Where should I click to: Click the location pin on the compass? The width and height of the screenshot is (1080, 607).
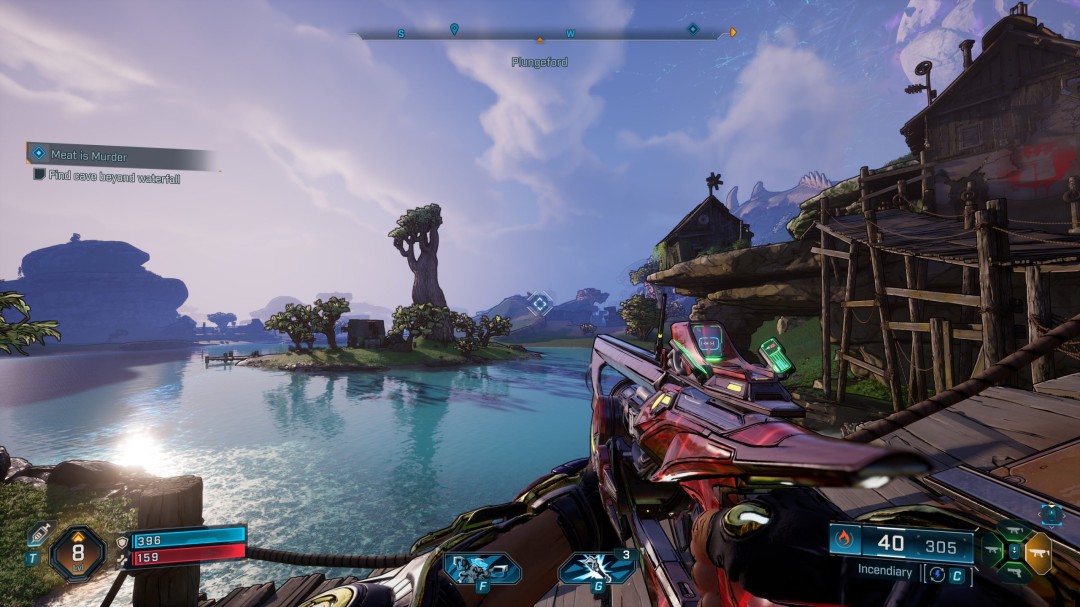(x=454, y=29)
